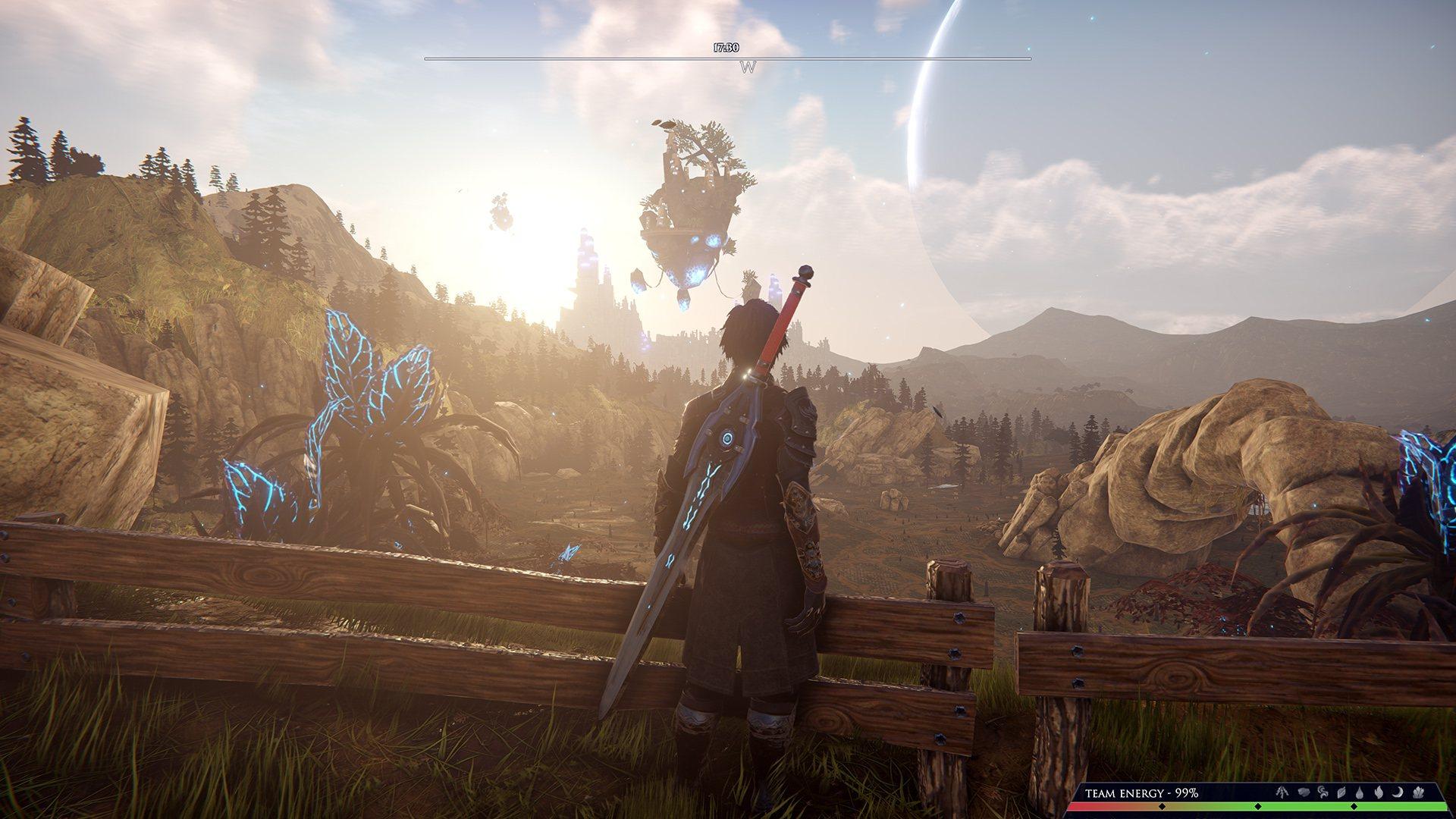
Task: Click the leaf elemental icon on the energy bar
Action: pos(1341,792)
